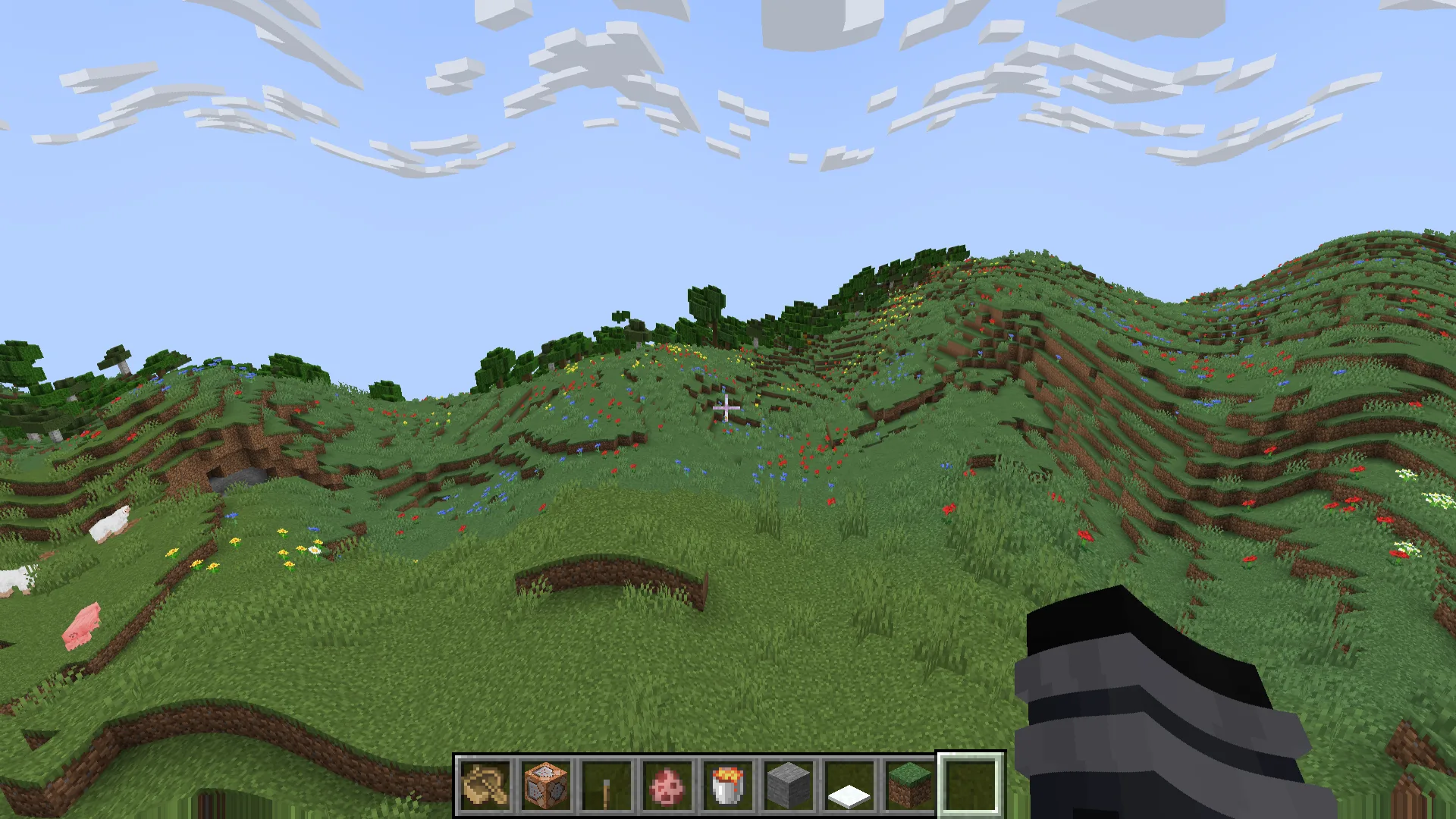Switch to the grass block slot

[910, 785]
